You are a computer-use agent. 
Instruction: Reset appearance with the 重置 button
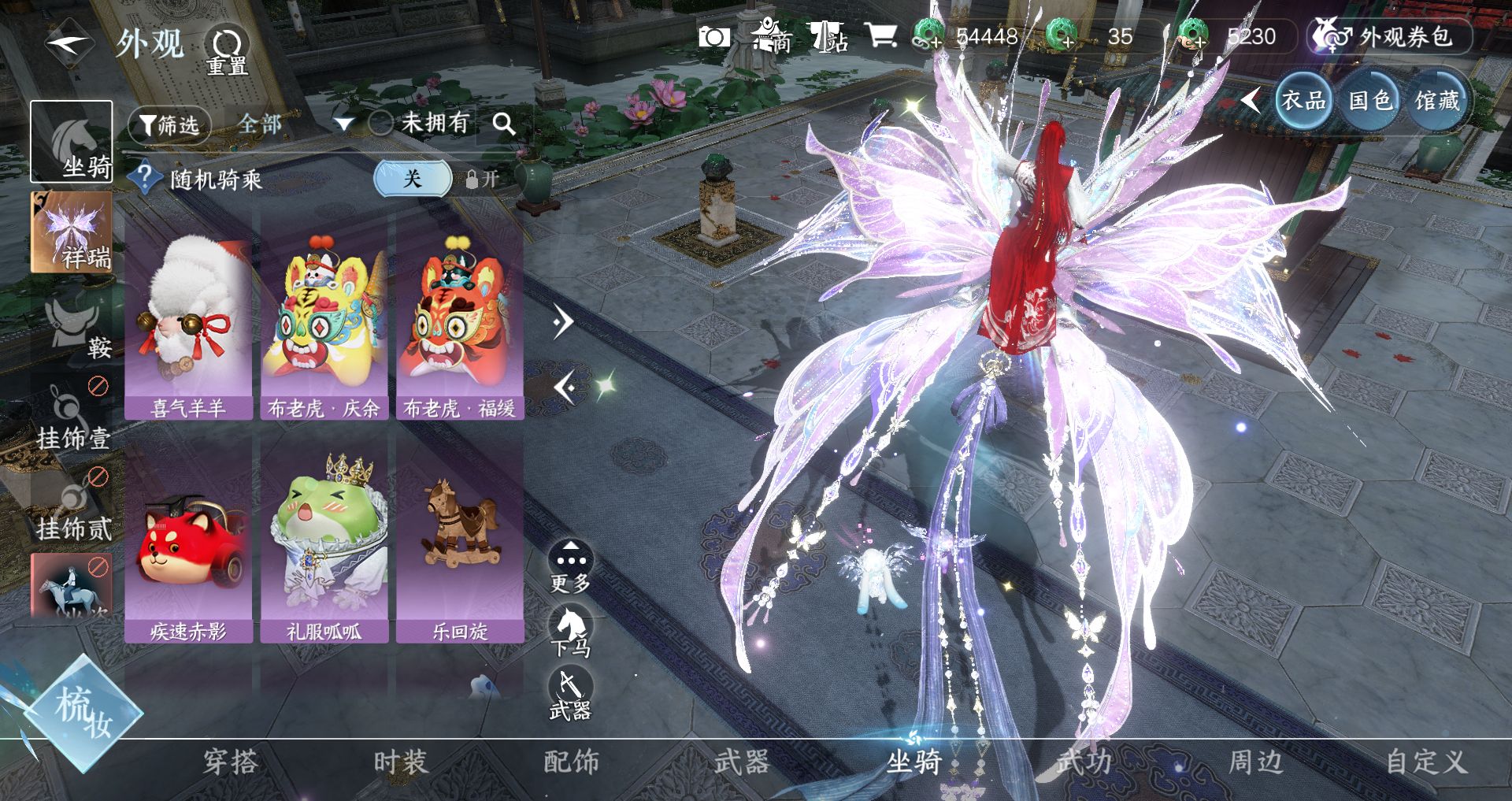click(x=226, y=51)
